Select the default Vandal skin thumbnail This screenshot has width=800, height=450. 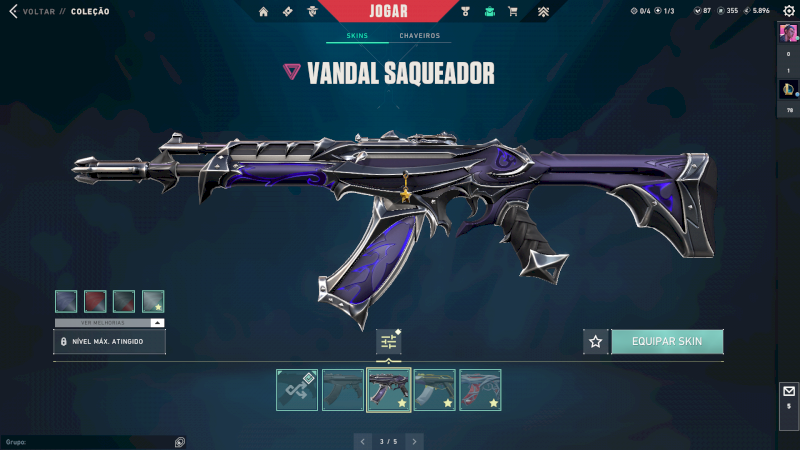point(343,390)
